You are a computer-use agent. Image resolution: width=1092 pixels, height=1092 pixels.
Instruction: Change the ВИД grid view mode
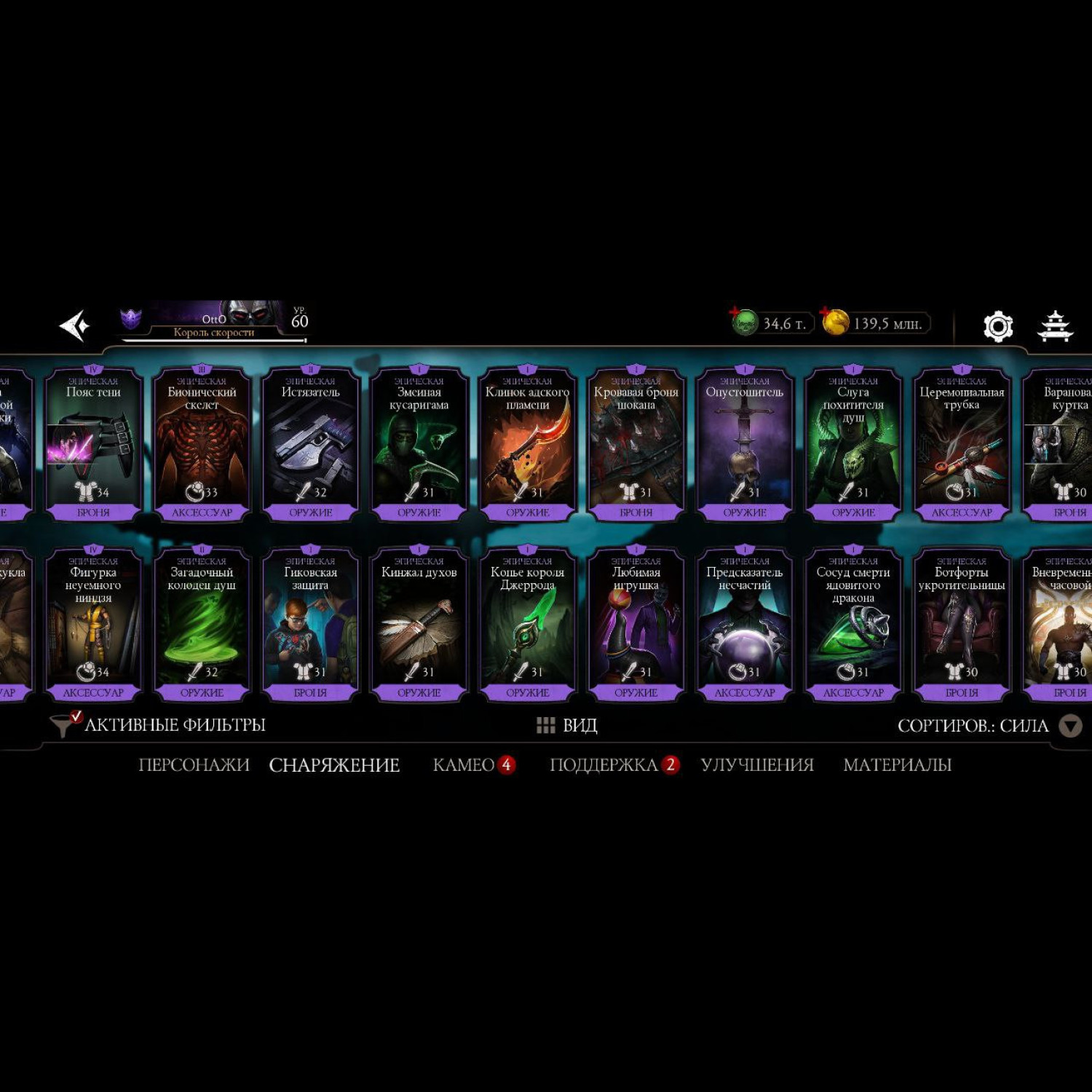pyautogui.click(x=567, y=725)
